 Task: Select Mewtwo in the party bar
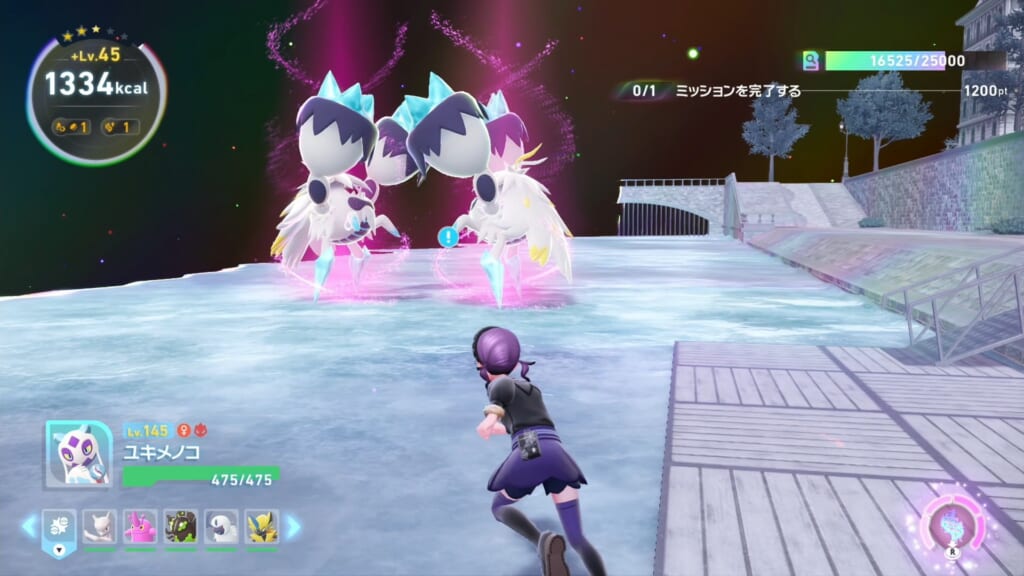(x=99, y=526)
